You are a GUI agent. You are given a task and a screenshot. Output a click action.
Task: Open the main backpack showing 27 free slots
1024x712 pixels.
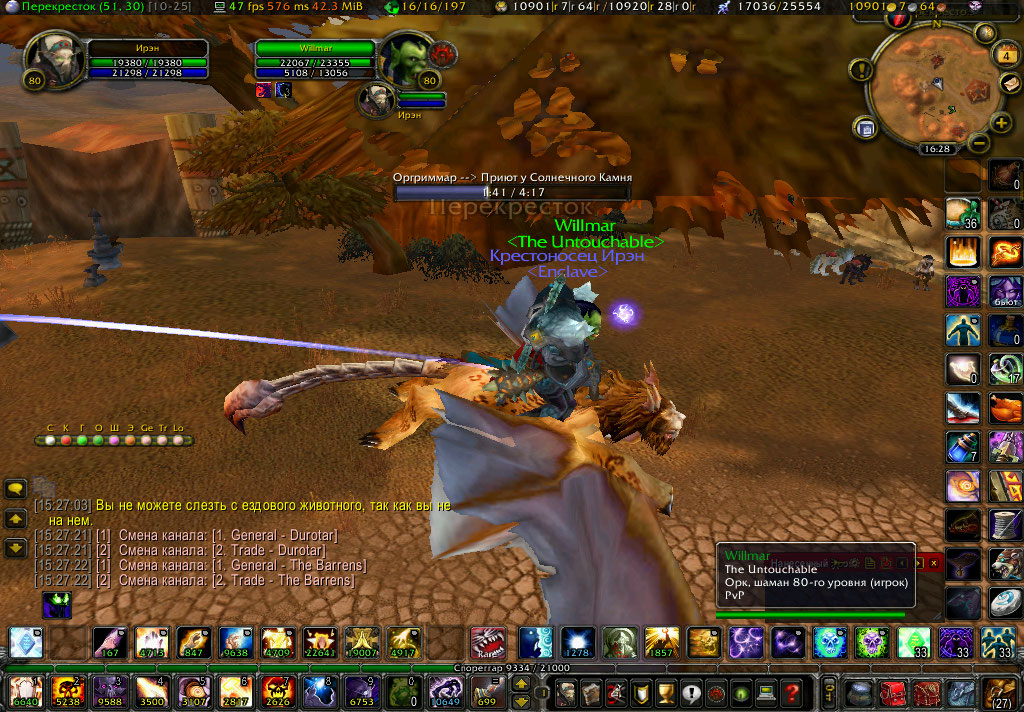pyautogui.click(x=999, y=691)
